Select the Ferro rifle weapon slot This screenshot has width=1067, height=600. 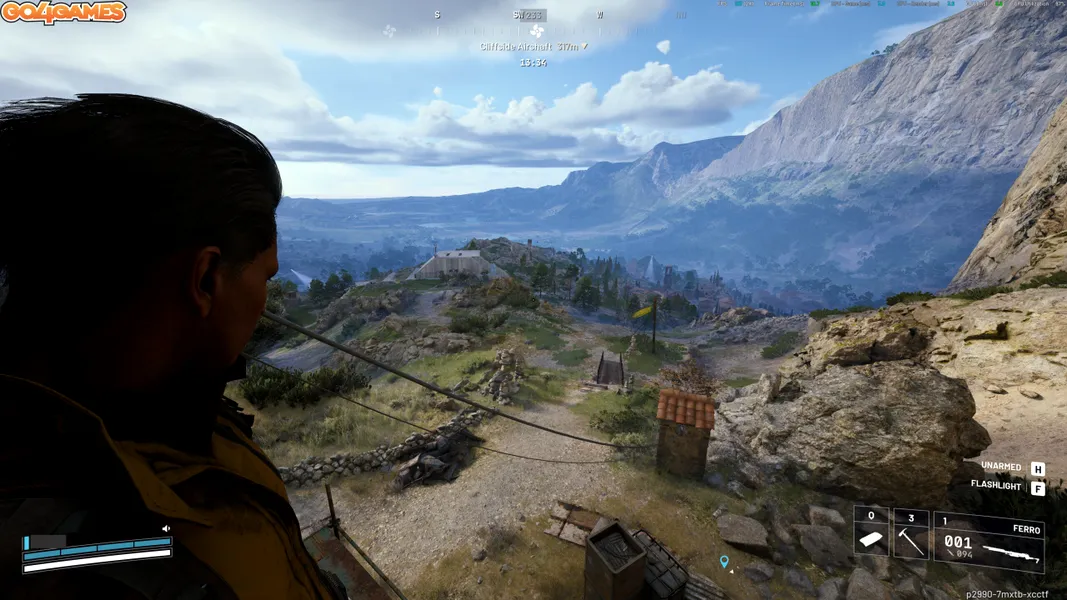989,541
